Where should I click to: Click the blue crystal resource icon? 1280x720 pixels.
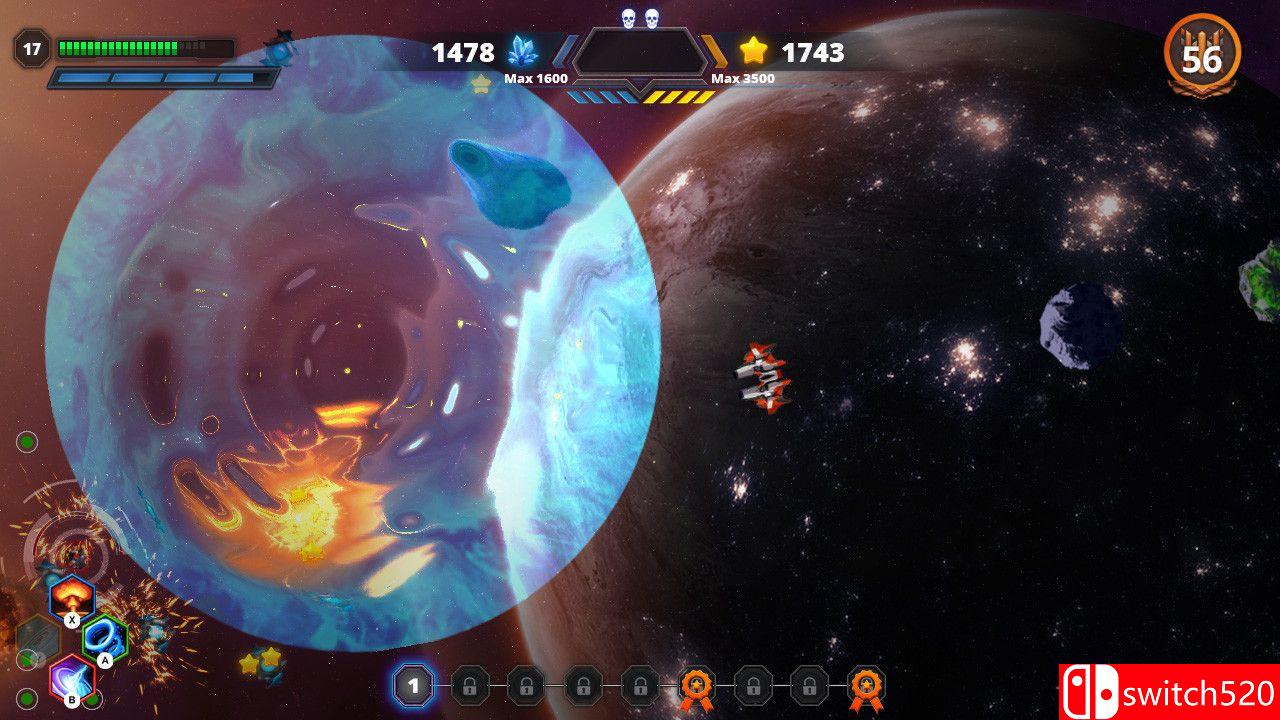click(x=522, y=52)
